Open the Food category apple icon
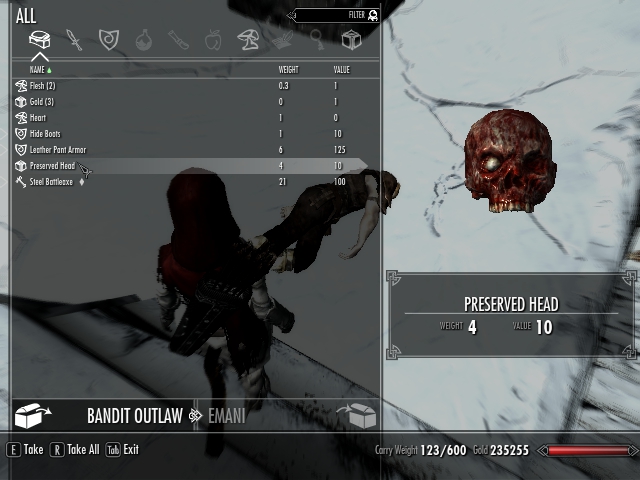 [212, 40]
